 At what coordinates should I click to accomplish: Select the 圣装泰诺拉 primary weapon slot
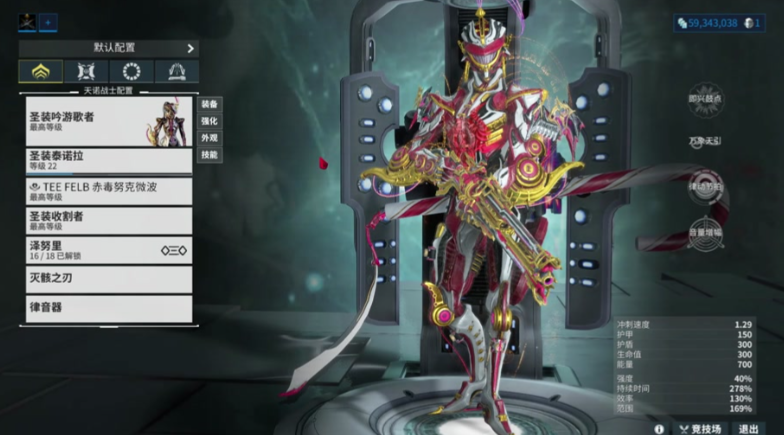pyautogui.click(x=108, y=160)
